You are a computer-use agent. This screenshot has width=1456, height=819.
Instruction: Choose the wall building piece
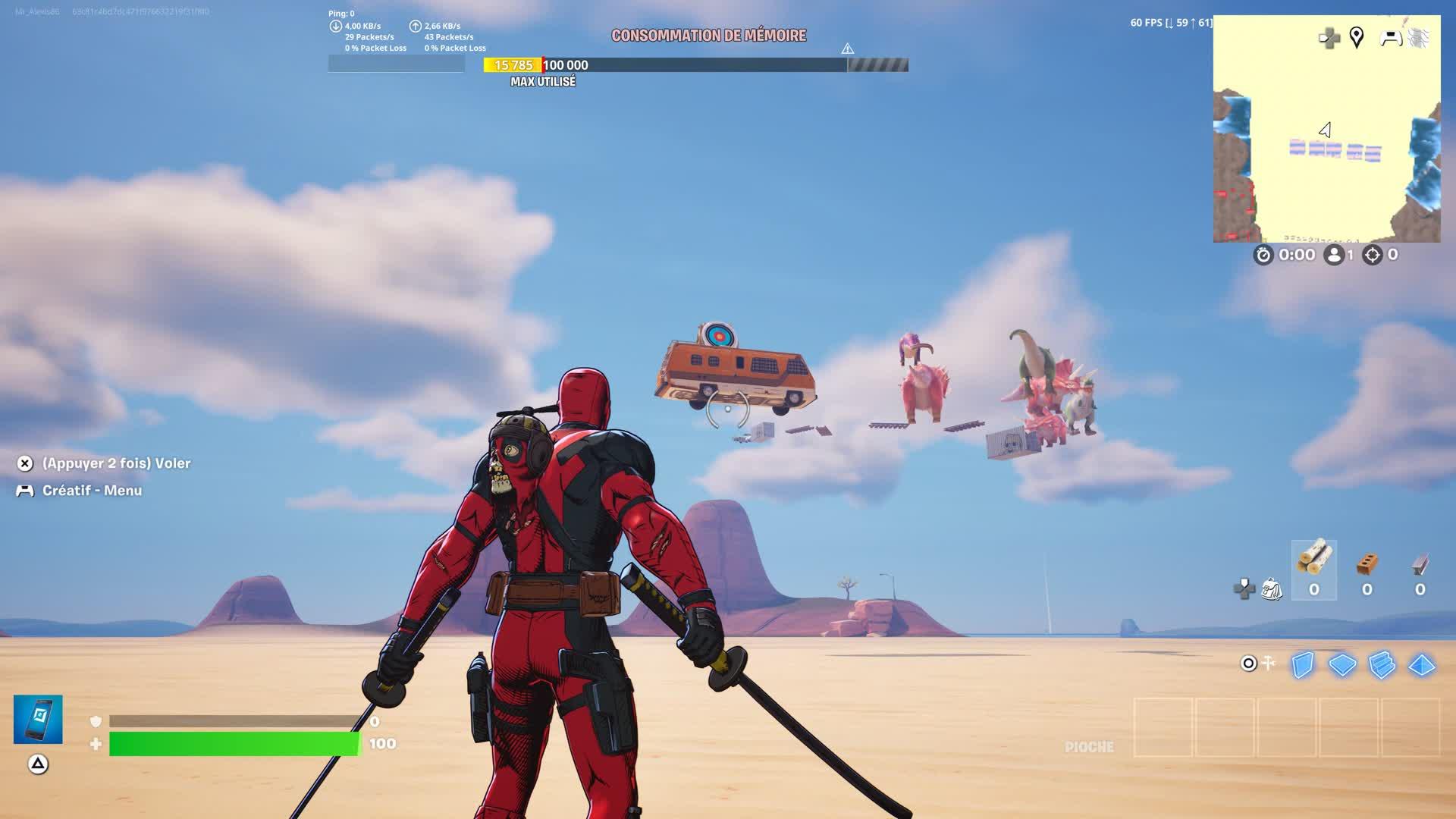[x=1303, y=665]
